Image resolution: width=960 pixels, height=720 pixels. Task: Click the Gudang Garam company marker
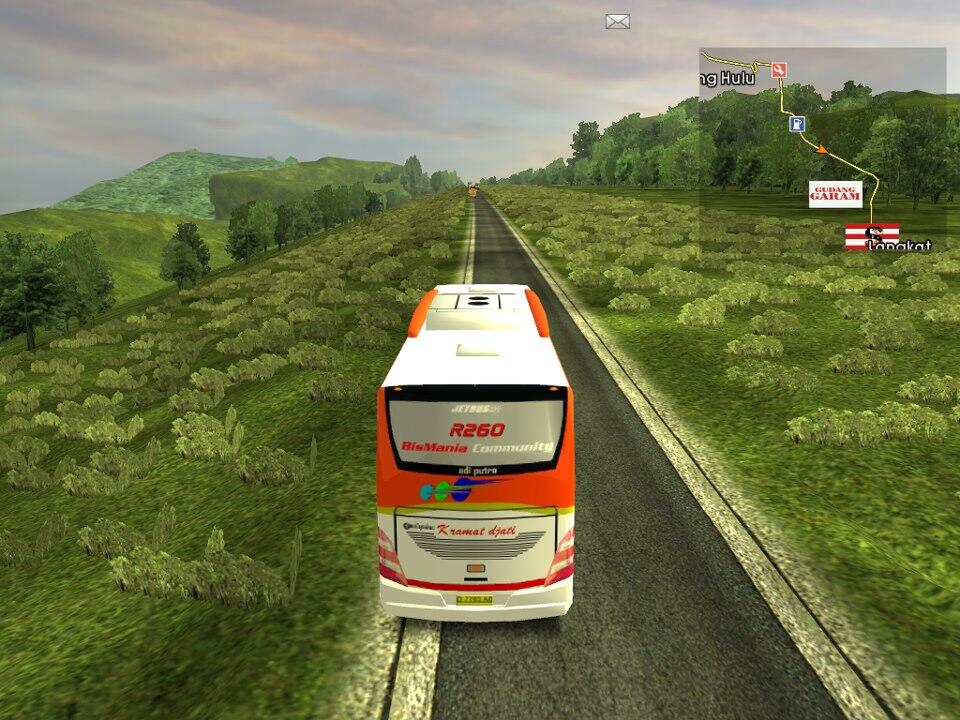click(x=835, y=194)
